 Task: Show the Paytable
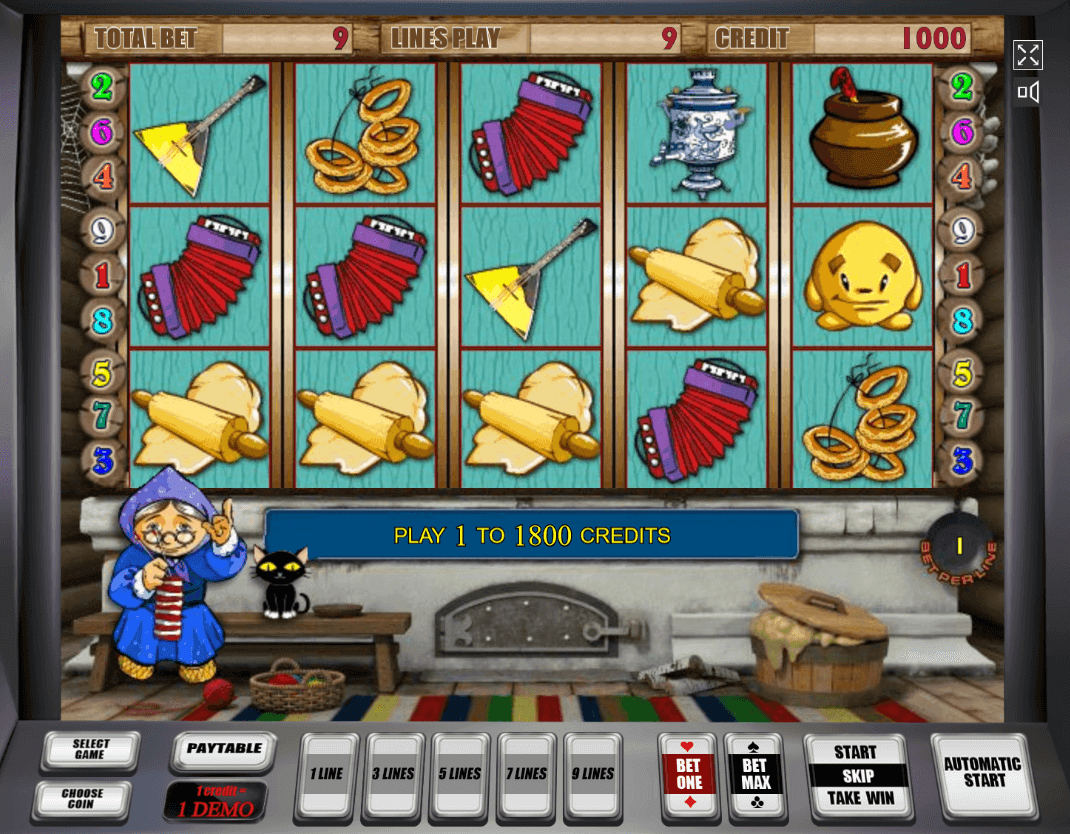222,750
